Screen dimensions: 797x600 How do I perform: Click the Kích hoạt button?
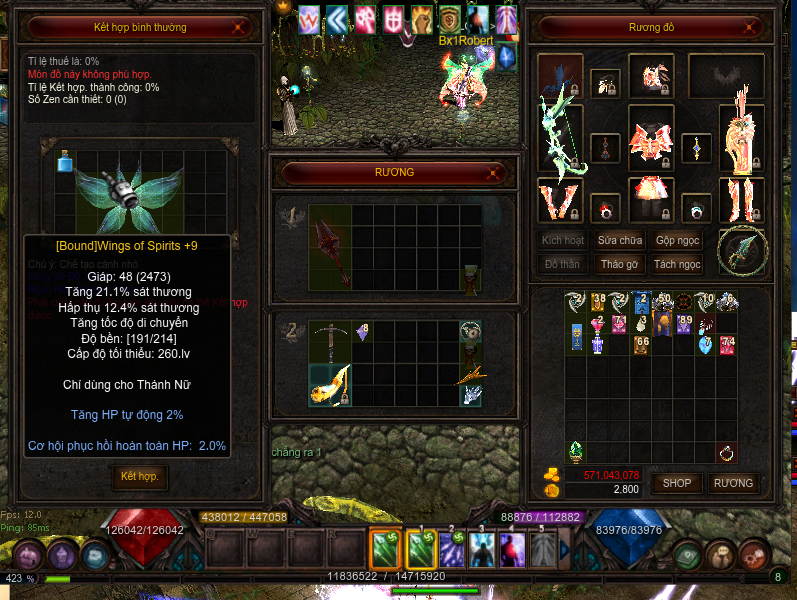[563, 241]
